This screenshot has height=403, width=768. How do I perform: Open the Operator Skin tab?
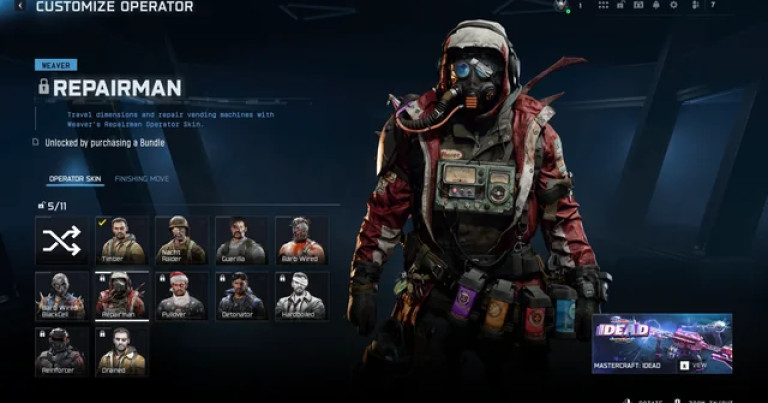point(75,179)
